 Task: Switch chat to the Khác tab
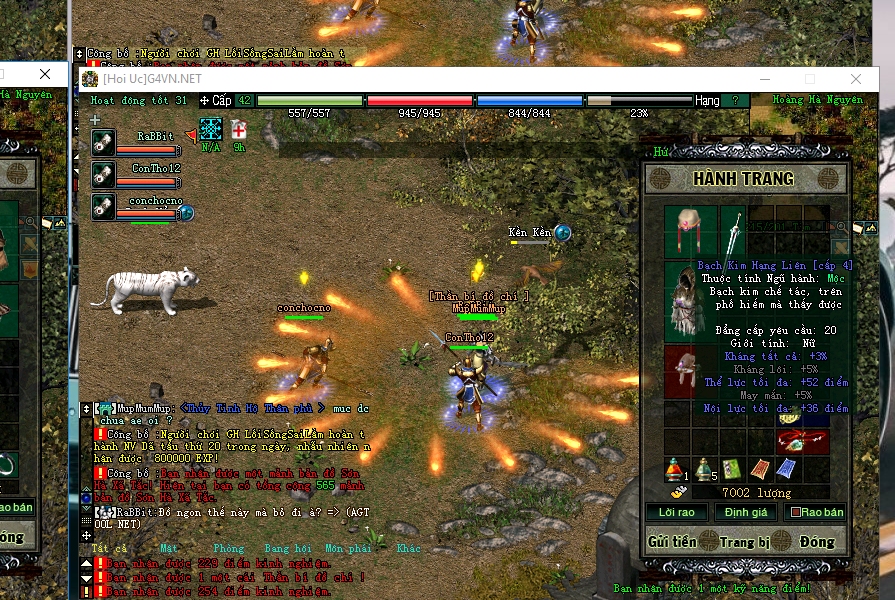pyautogui.click(x=408, y=548)
